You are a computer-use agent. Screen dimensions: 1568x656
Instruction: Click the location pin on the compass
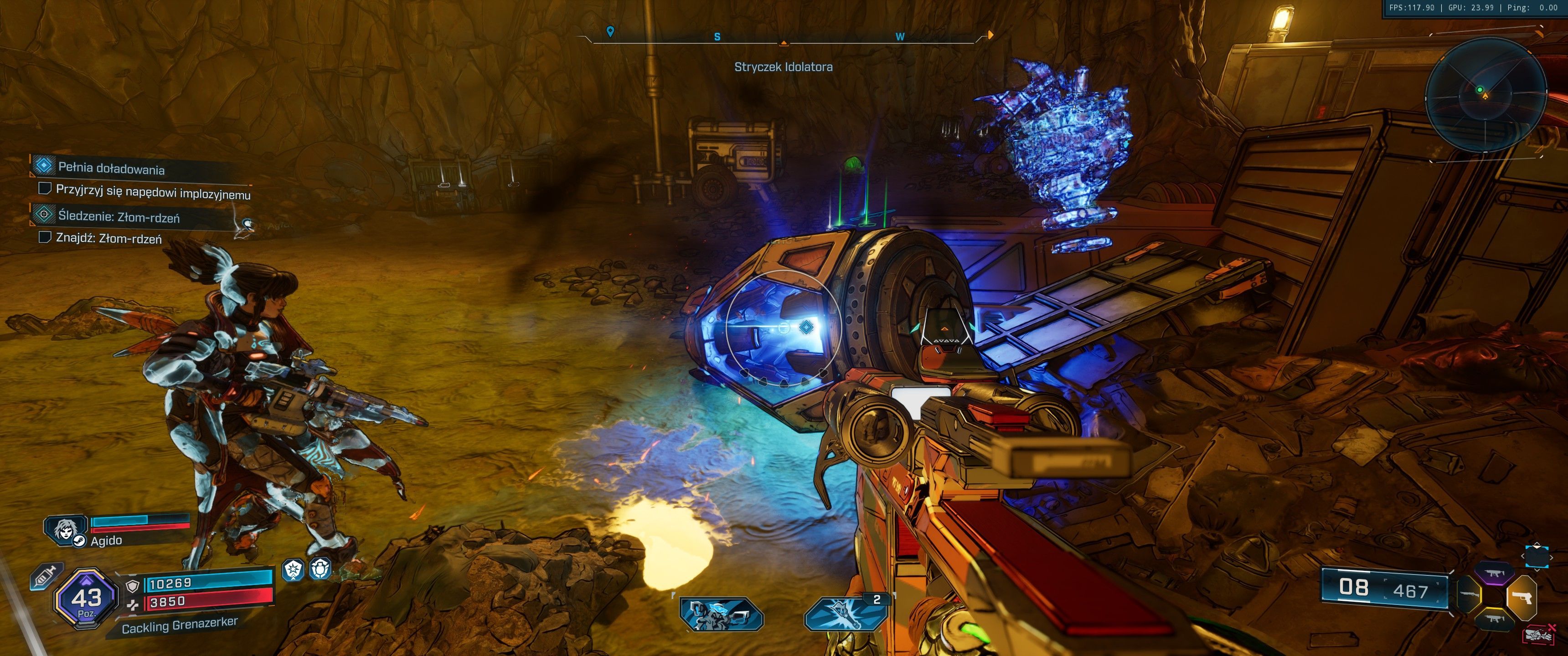tap(610, 31)
